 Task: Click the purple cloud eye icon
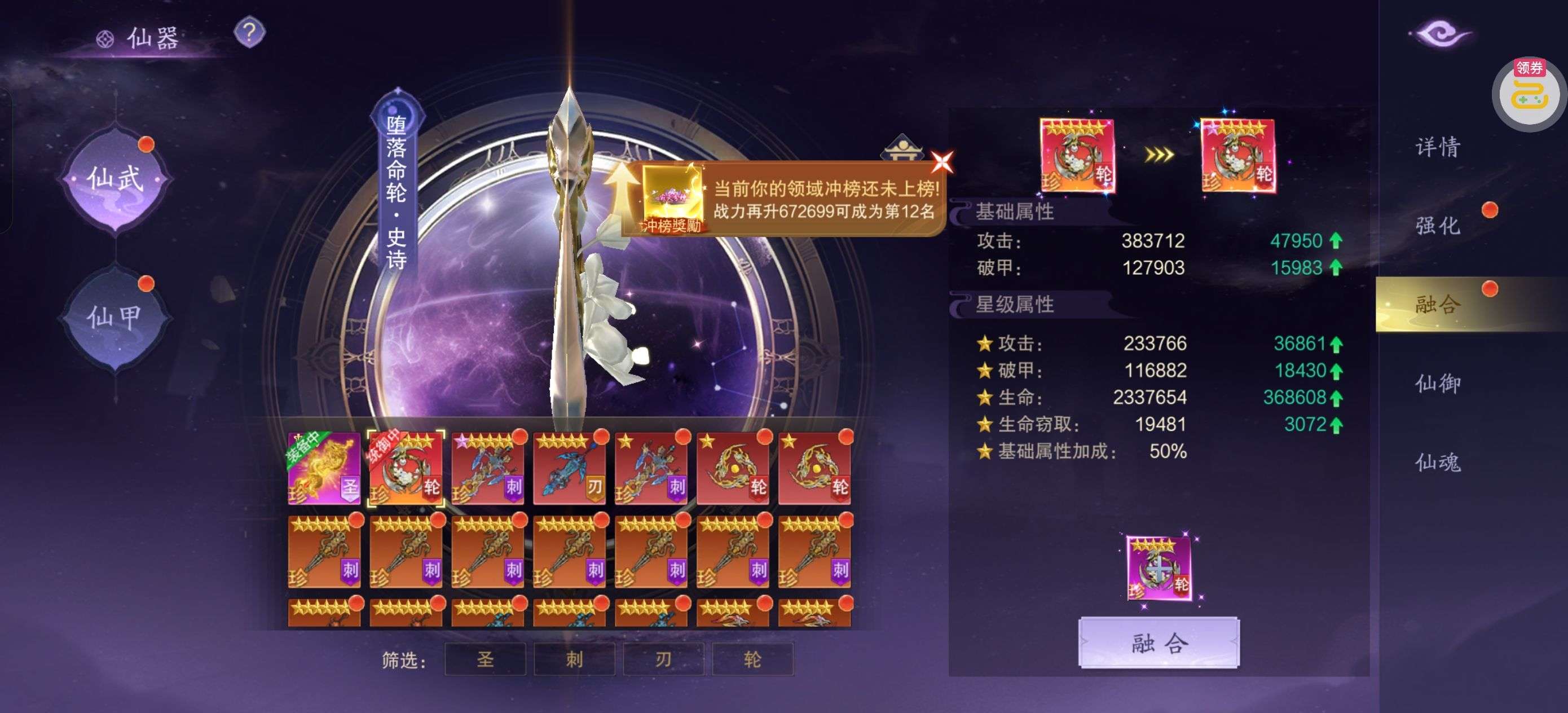point(1441,33)
